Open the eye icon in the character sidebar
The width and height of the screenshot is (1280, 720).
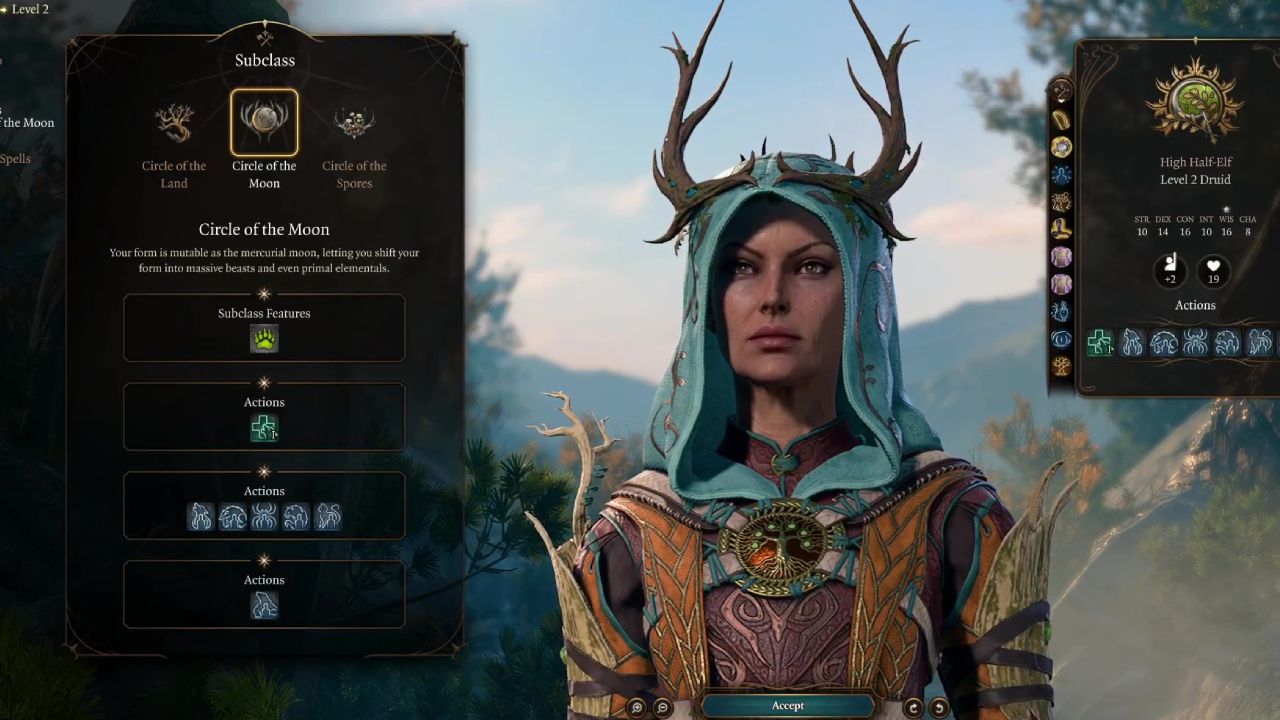[x=1061, y=339]
